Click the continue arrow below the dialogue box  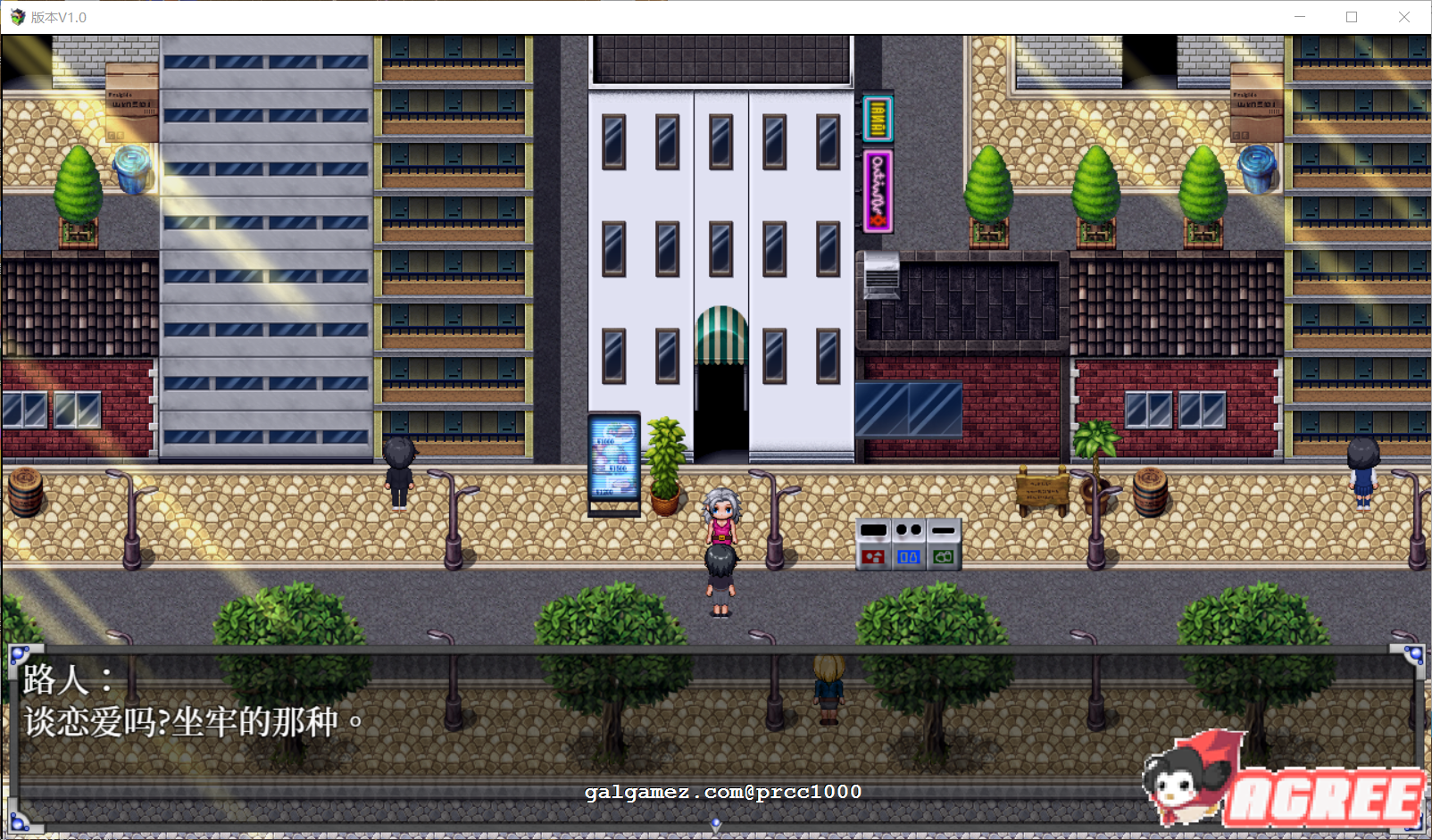pos(715,825)
